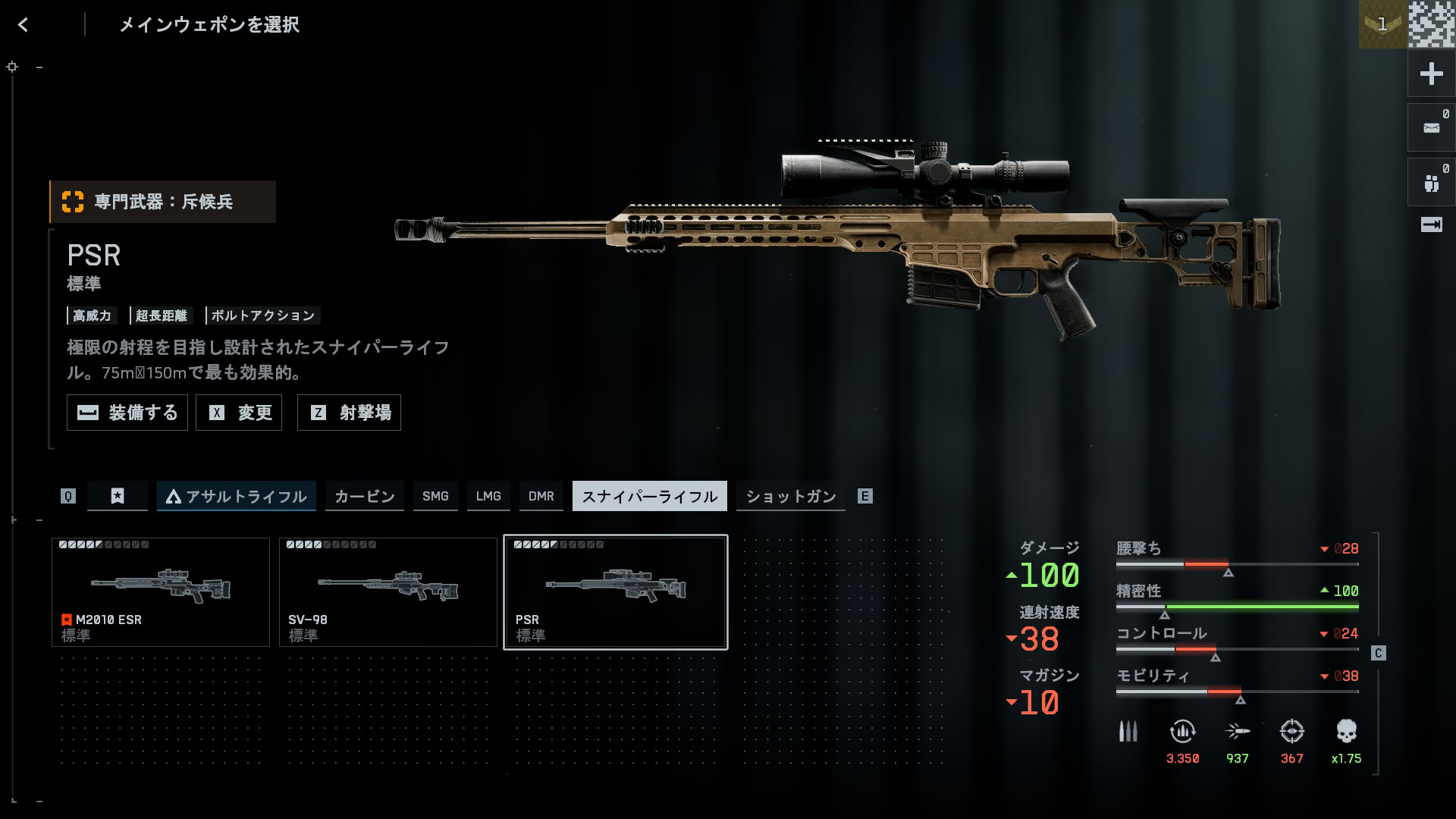
Task: Select the スナイパーライフル tab
Action: (x=650, y=496)
